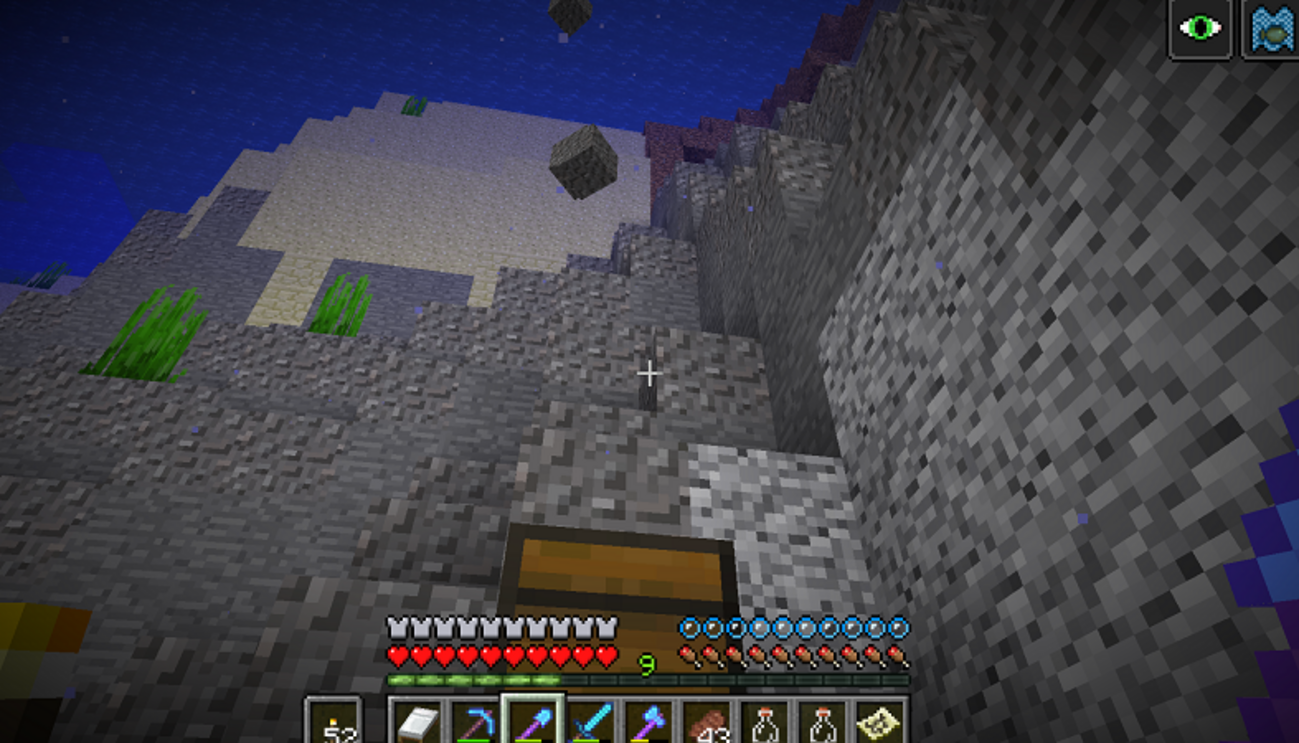Select the enchanted axe hotbar slot
1299x743 pixels.
(648, 722)
